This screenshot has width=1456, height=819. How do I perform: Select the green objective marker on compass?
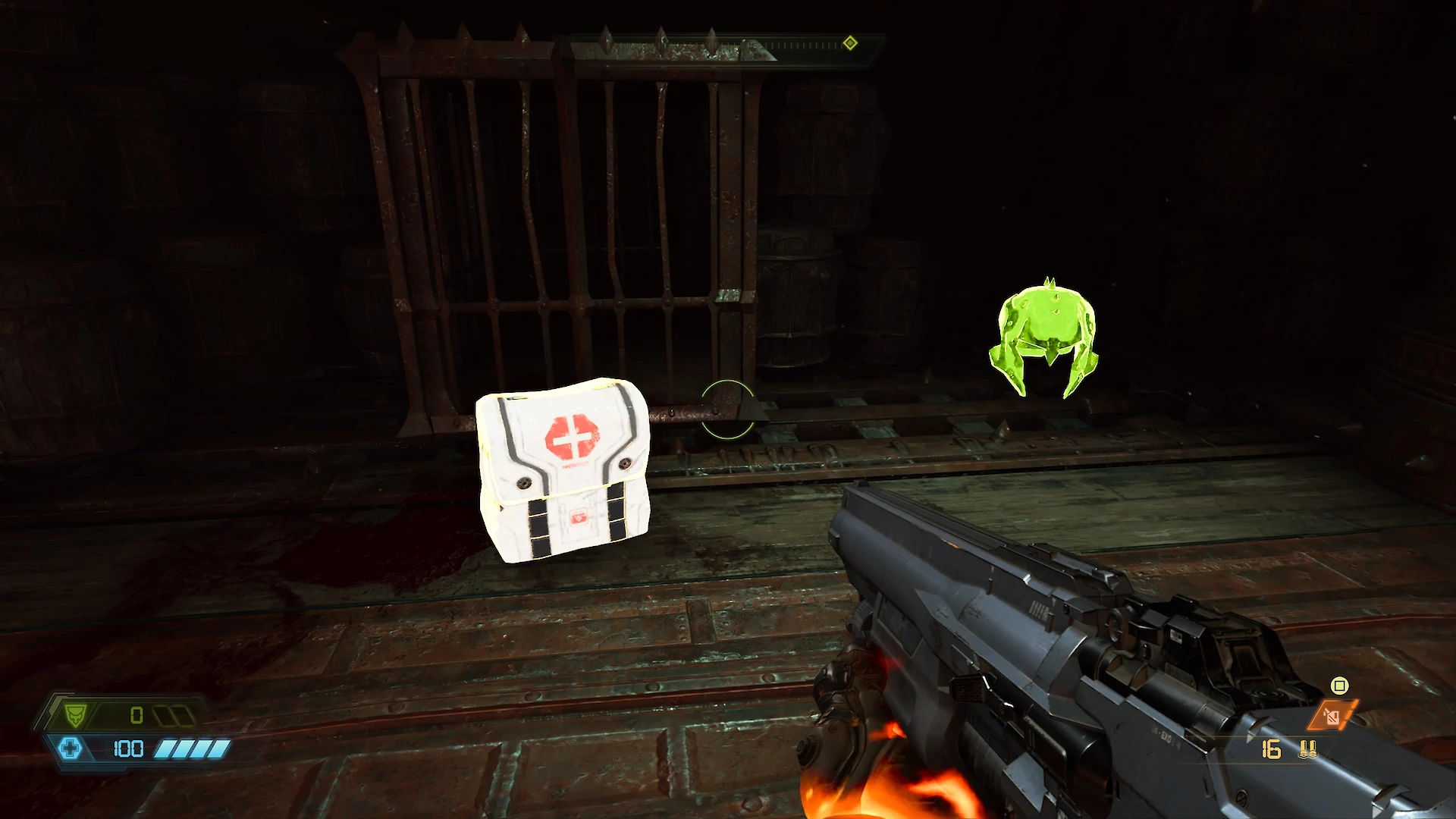pyautogui.click(x=850, y=43)
